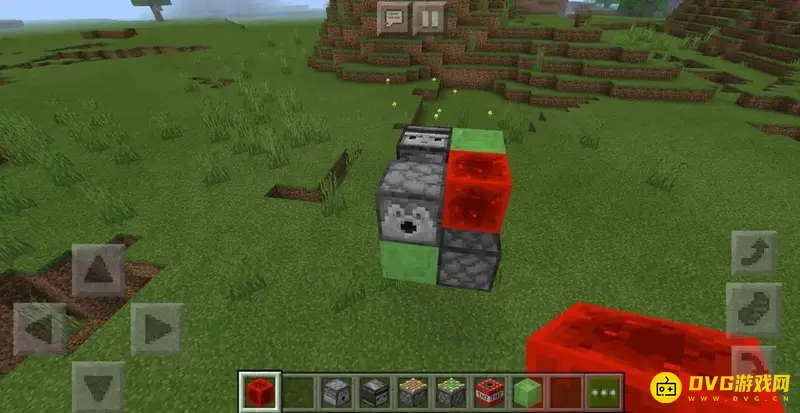This screenshot has width=800, height=413.
Task: Select the redstone block hotbar slot
Action: 259,391
